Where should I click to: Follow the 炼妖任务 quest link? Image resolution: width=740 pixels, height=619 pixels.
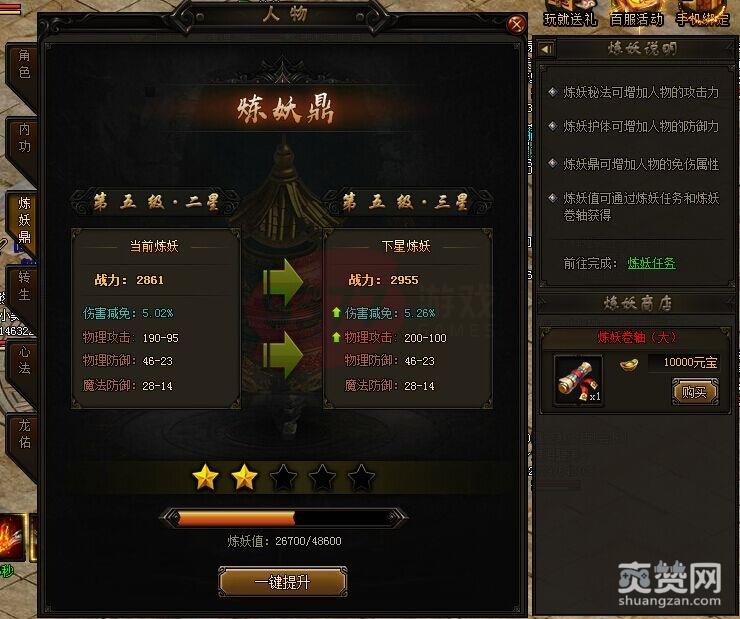pos(651,263)
